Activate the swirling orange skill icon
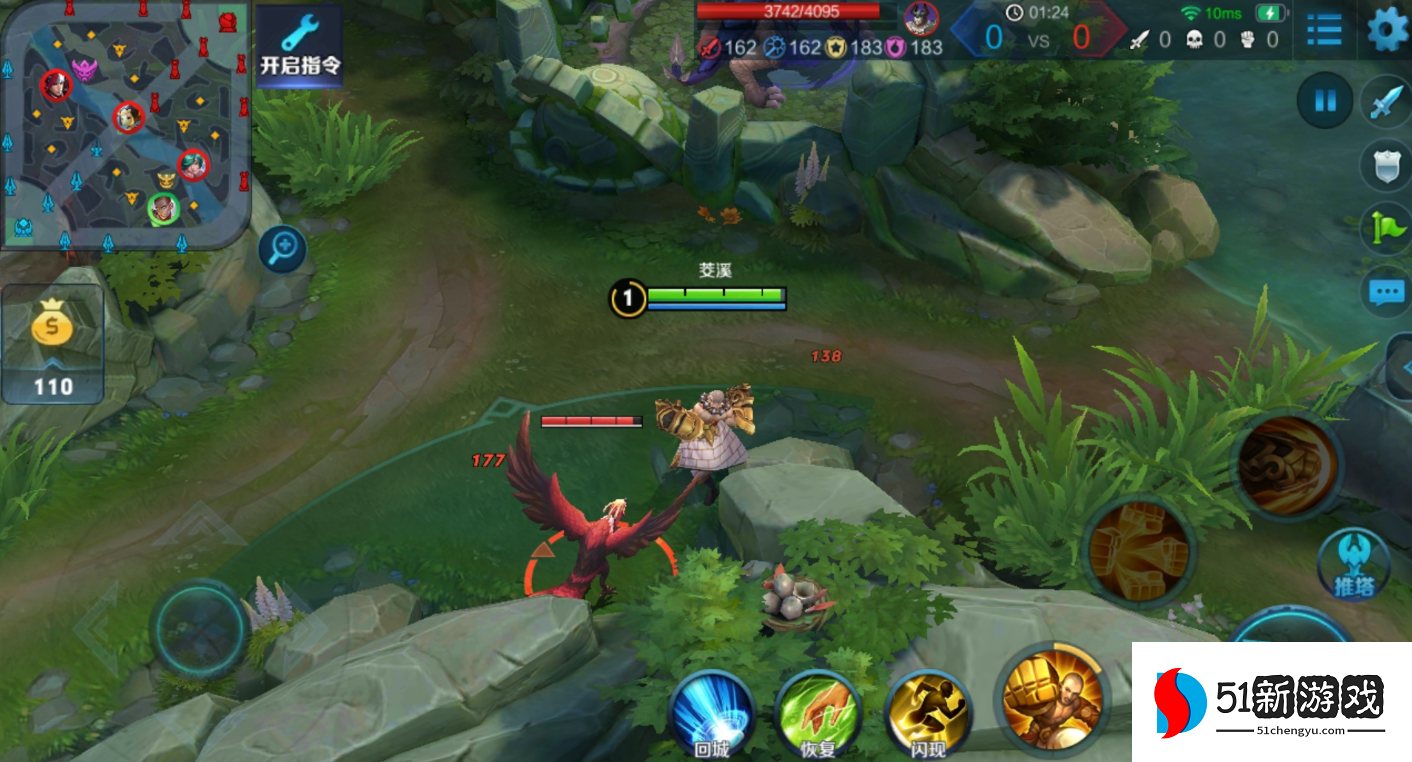Viewport: 1412px width, 762px height. tap(1288, 466)
